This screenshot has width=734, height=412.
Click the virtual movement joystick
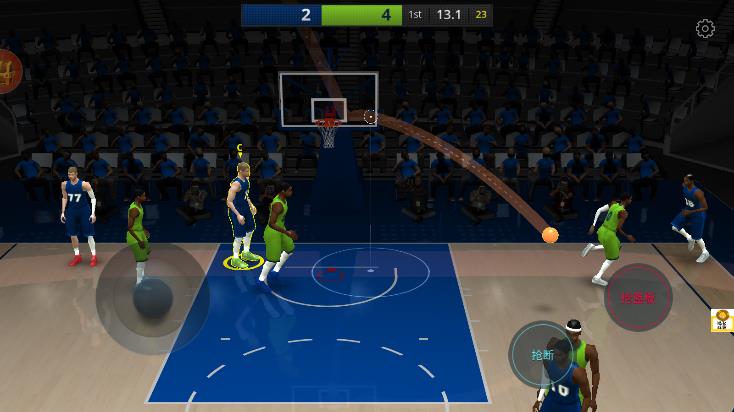(152, 298)
